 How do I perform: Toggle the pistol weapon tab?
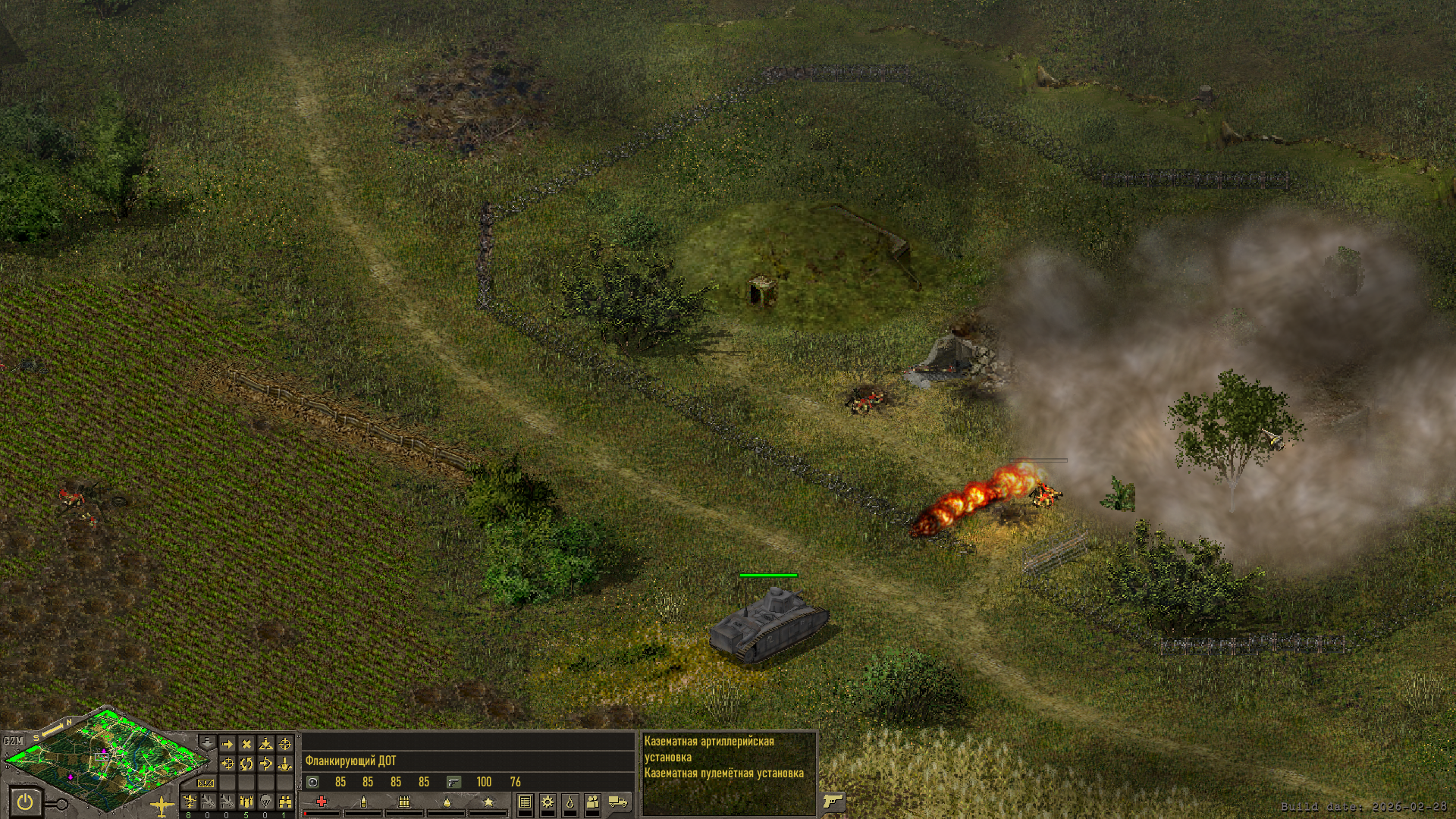833,801
